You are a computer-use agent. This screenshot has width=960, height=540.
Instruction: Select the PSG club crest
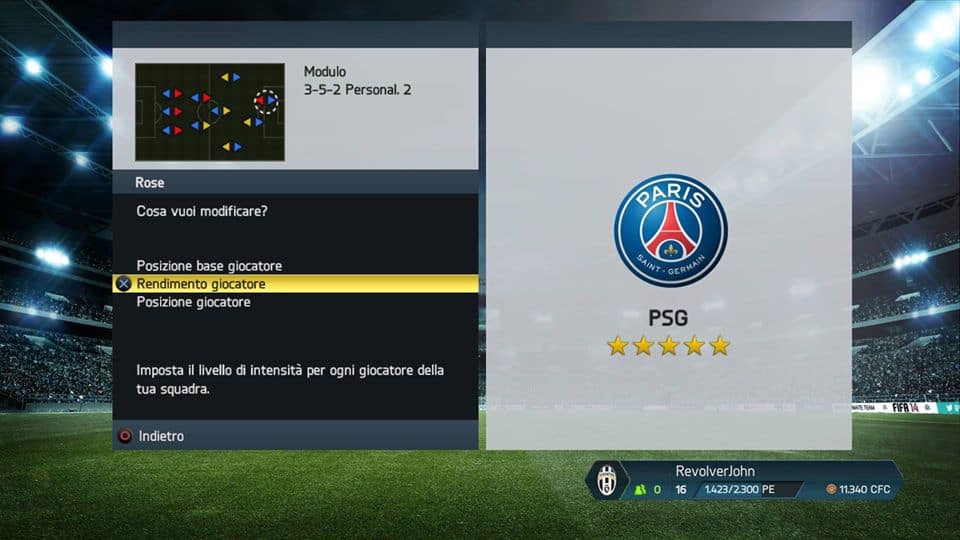(x=670, y=230)
